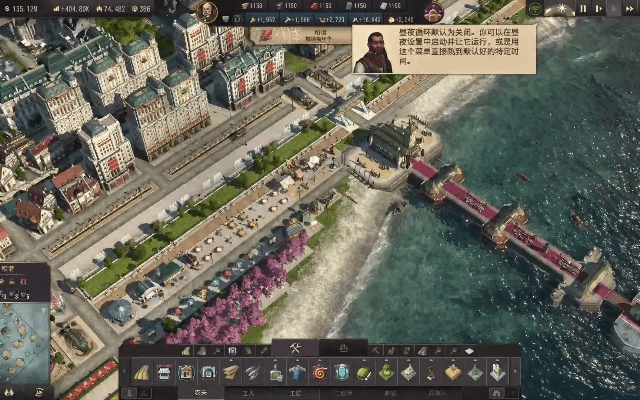This screenshot has height=400, width=640.
Task: Switch to the 工人 population tier tab
Action: 249,393
